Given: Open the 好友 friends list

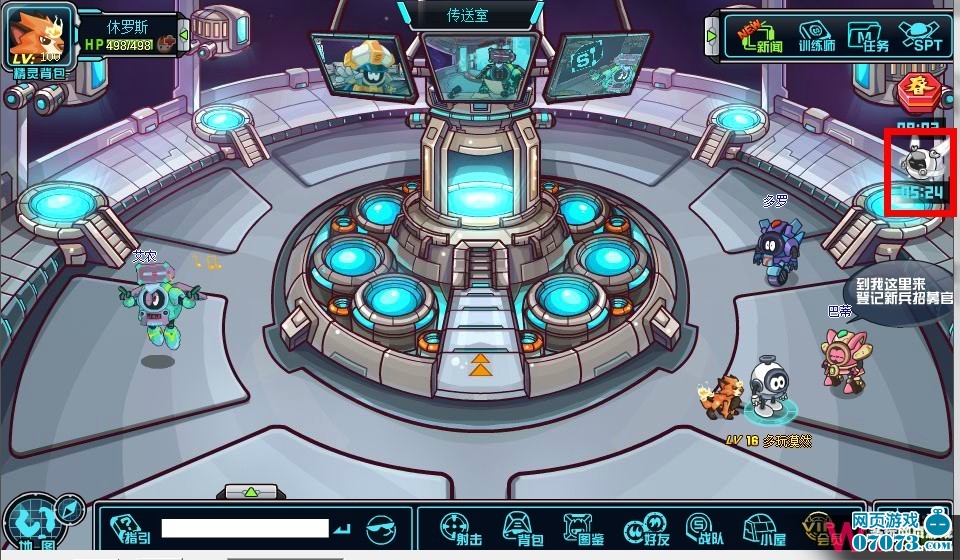Looking at the screenshot, I should tap(641, 528).
